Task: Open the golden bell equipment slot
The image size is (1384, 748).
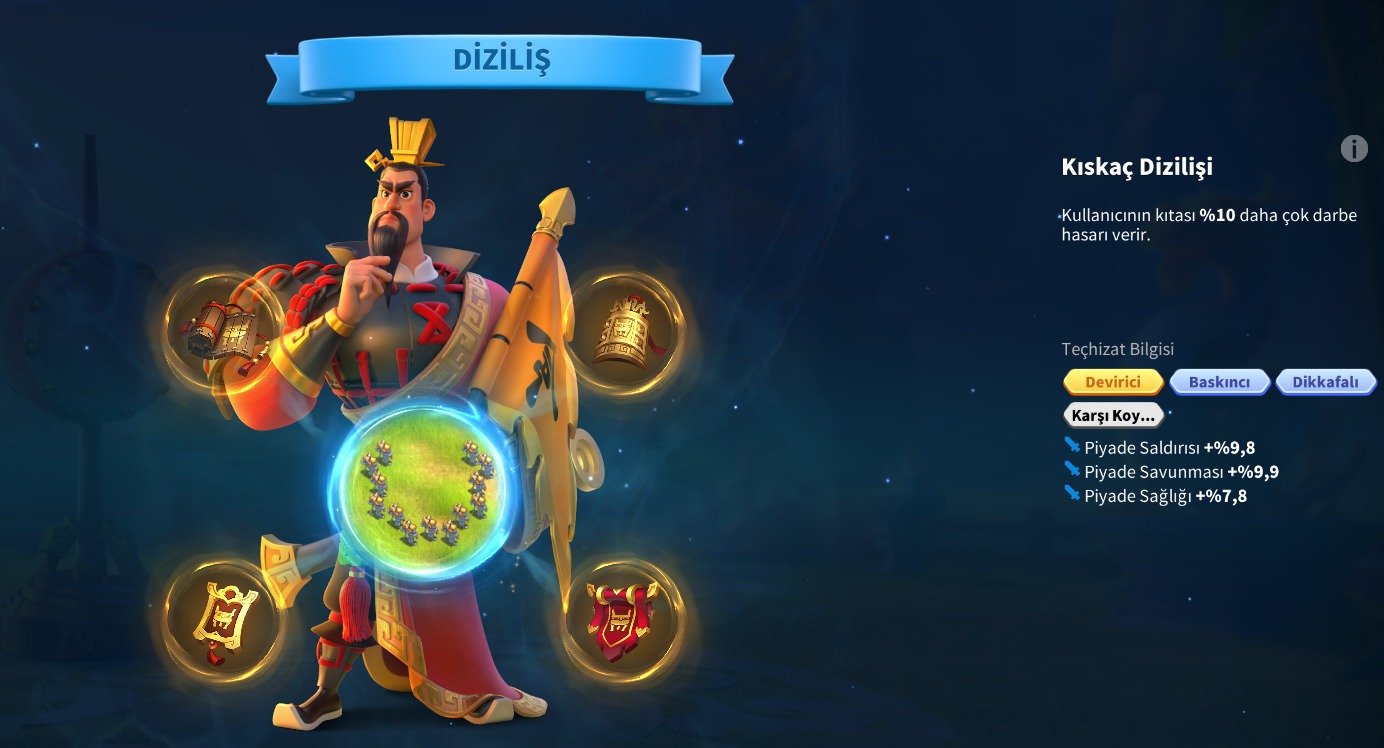Action: coord(623,332)
